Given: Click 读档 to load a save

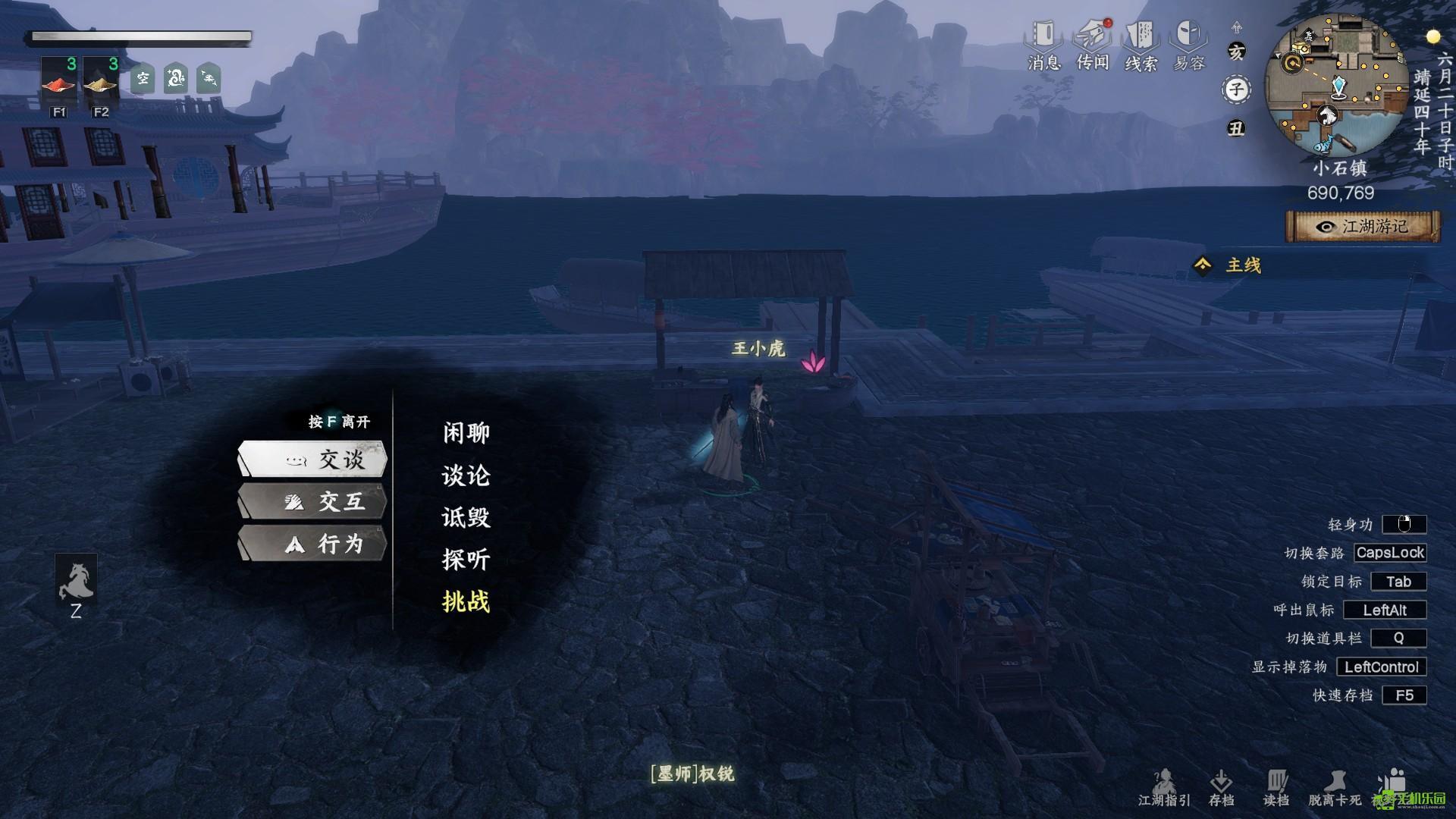Looking at the screenshot, I should point(1276,787).
